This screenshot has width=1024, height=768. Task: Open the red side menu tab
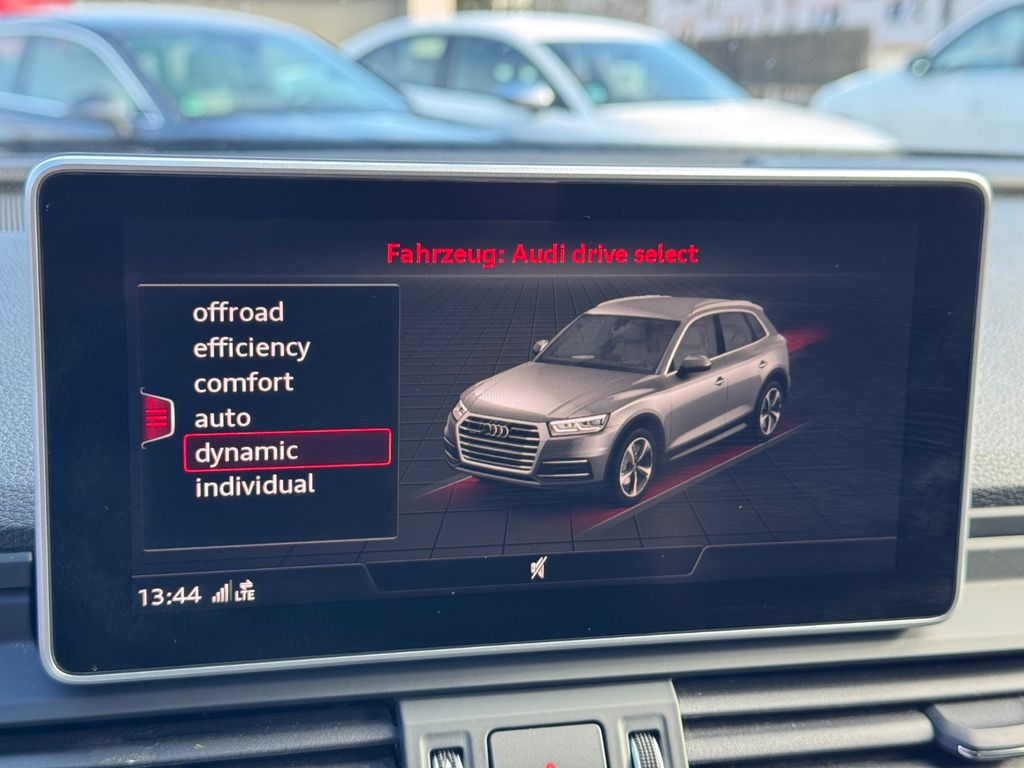point(157,417)
